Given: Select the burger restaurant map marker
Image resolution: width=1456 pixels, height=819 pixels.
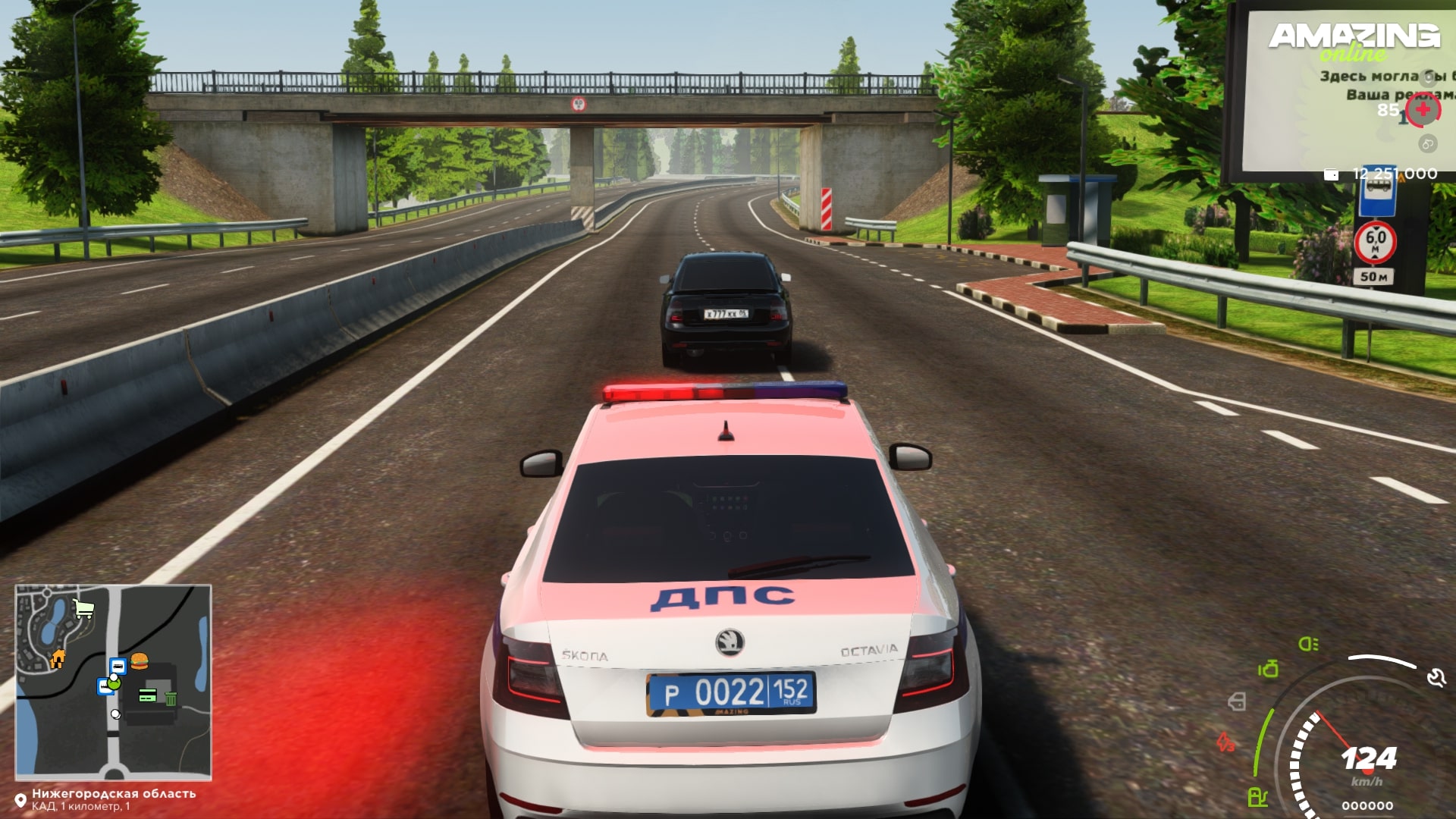Looking at the screenshot, I should [x=139, y=661].
